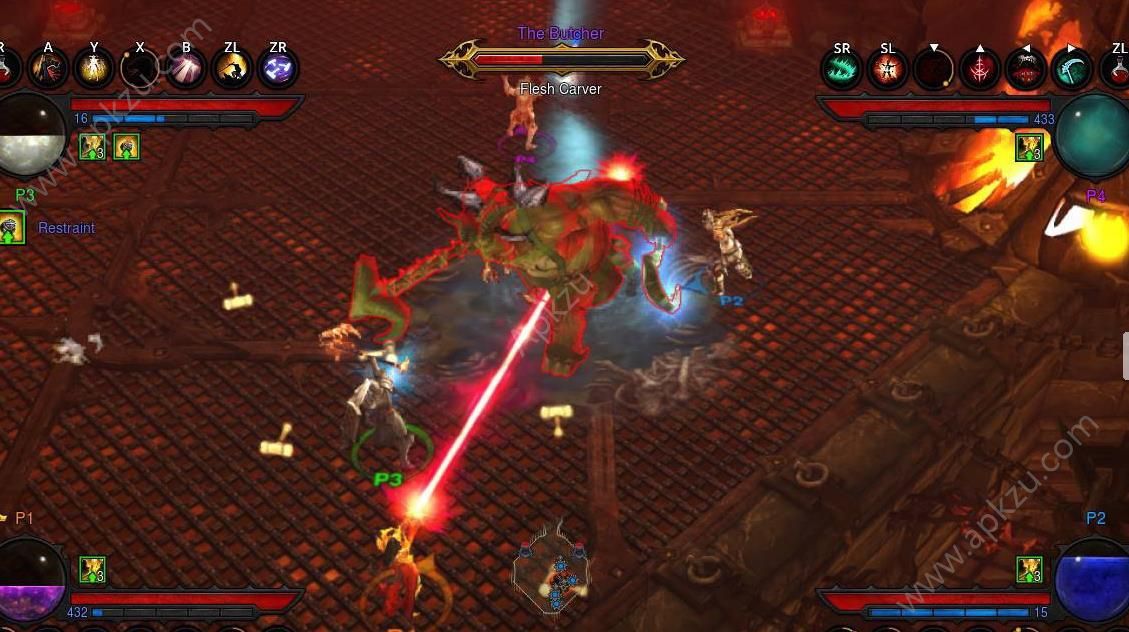
Task: Cast the red rune sigil skill
Action: click(x=979, y=69)
